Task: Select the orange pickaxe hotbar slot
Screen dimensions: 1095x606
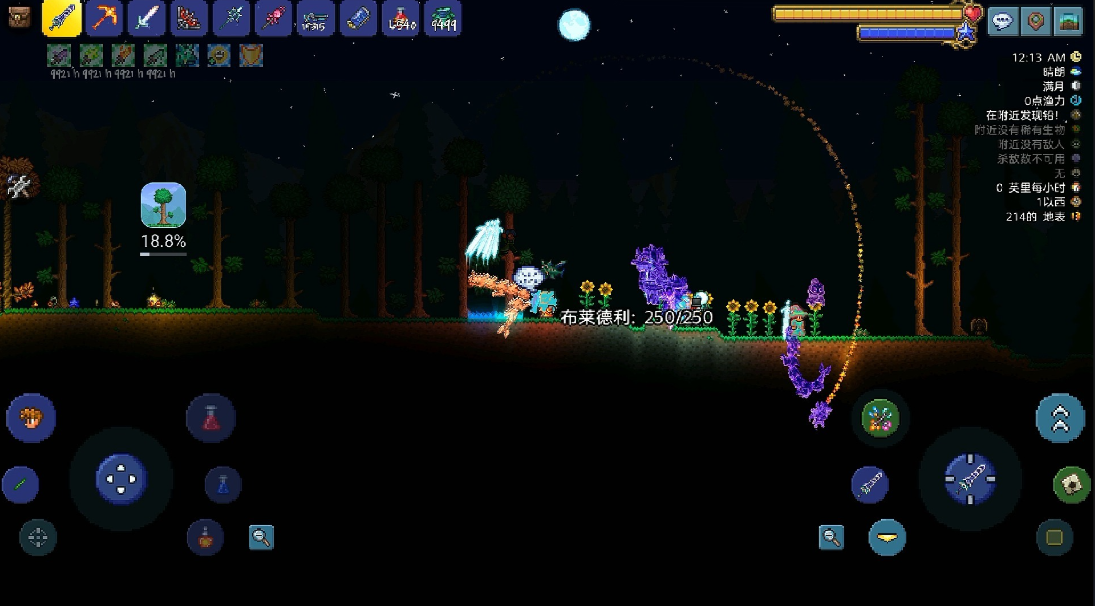Action: tap(104, 18)
